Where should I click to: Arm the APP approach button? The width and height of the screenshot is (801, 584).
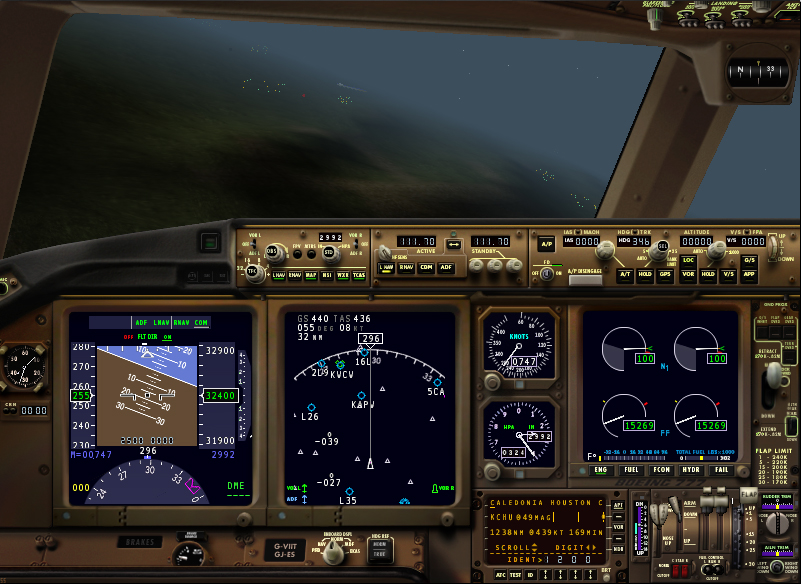749,273
